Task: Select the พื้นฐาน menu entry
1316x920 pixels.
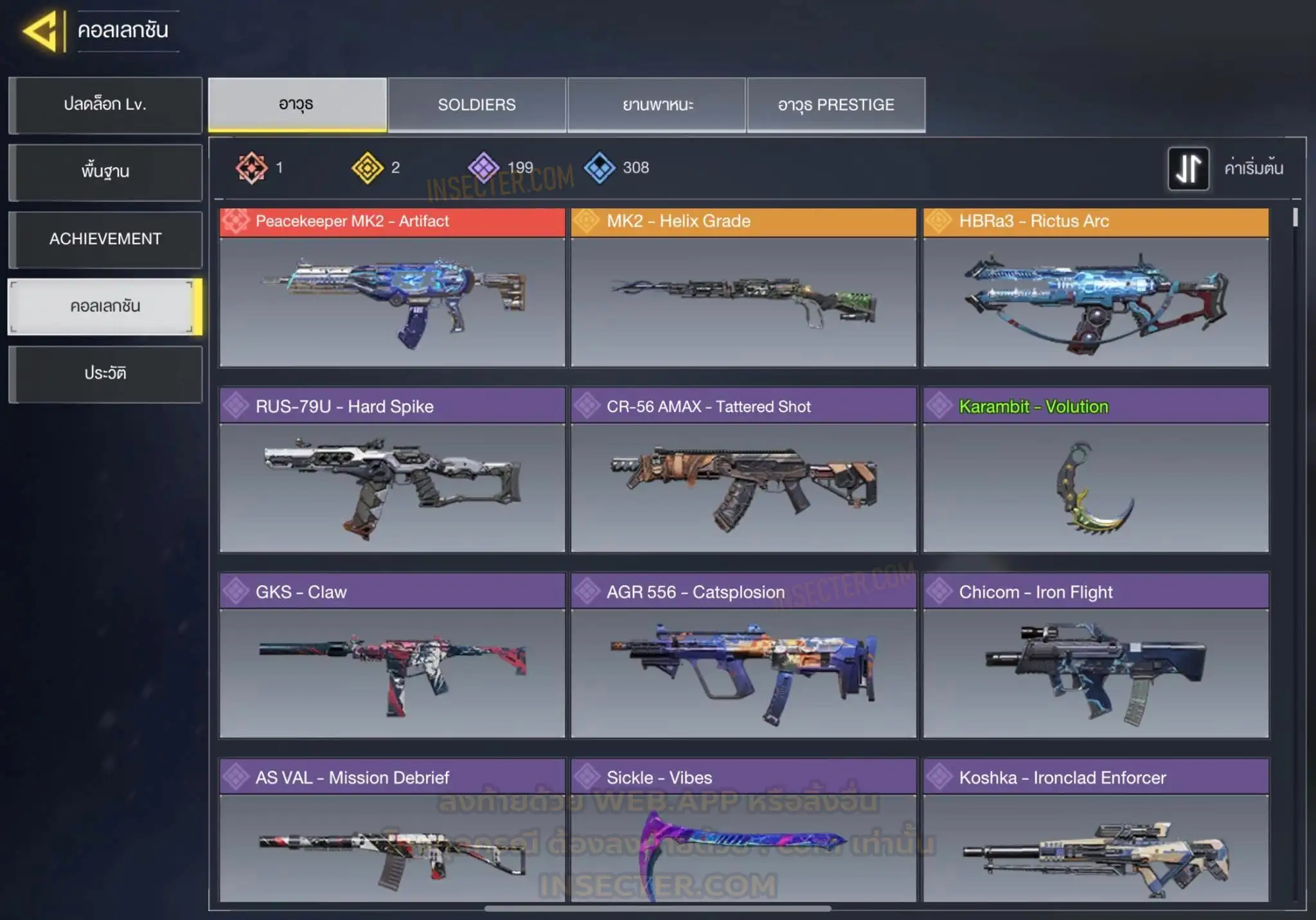Action: coord(105,172)
